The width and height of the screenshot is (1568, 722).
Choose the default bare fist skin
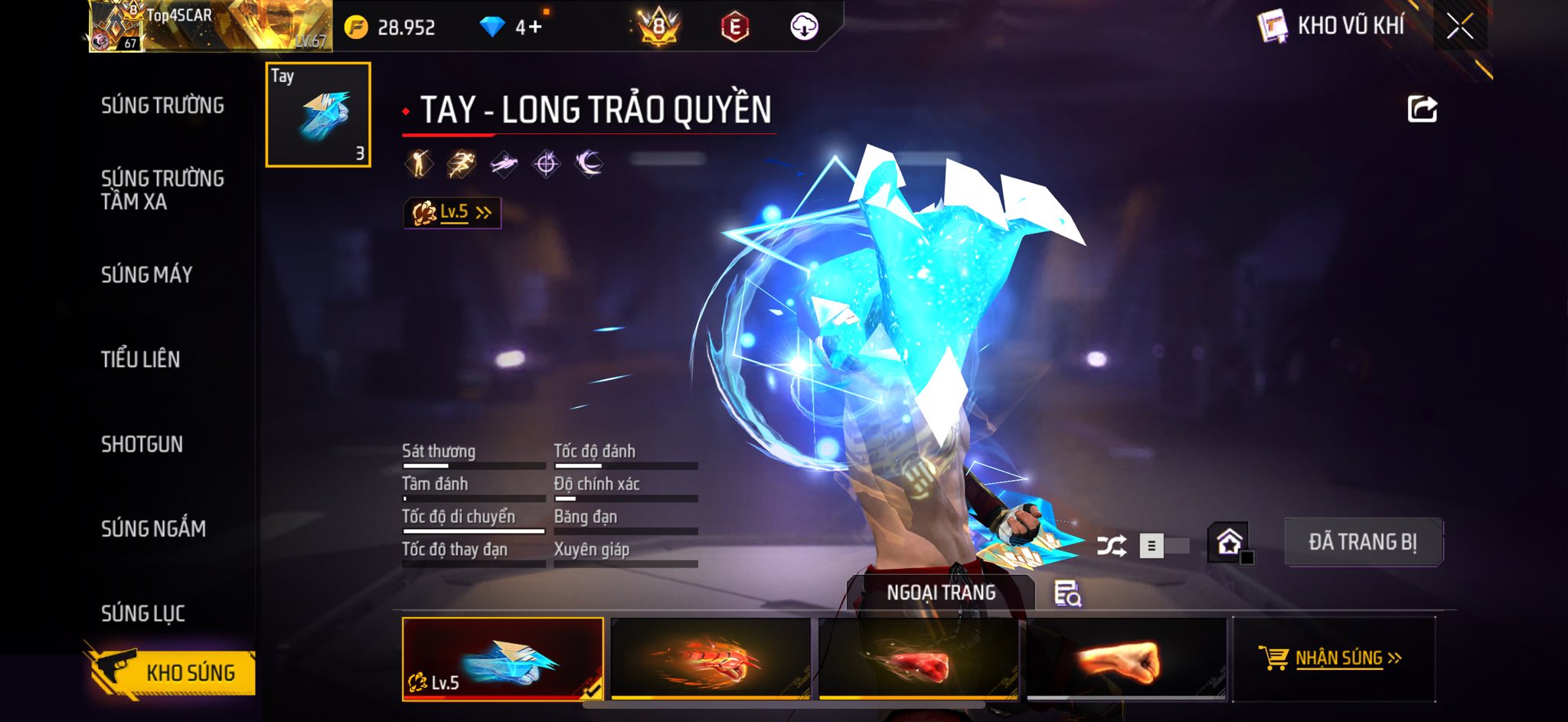pyautogui.click(x=1126, y=658)
